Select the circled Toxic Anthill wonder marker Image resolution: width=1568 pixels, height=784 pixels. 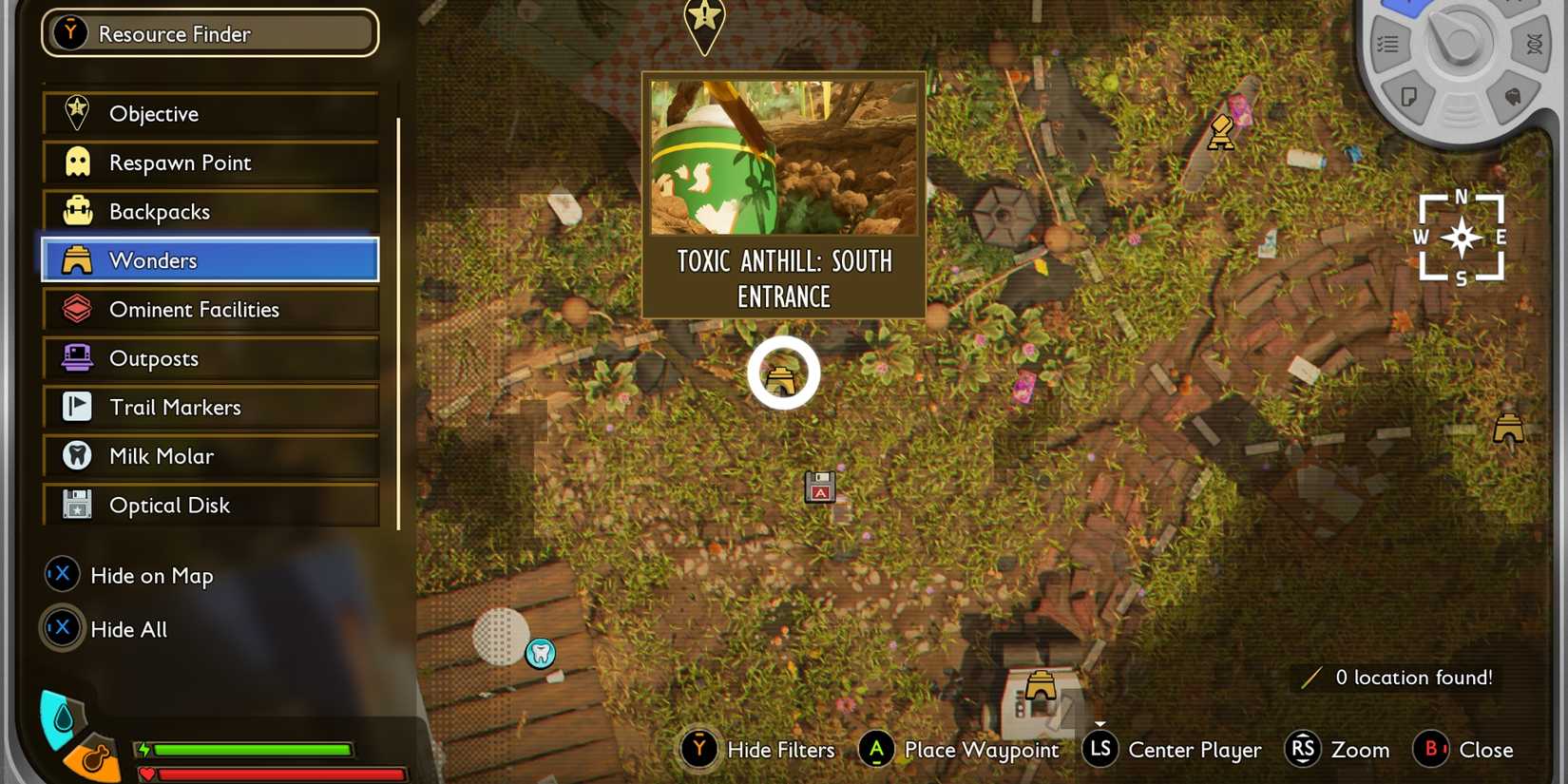pos(783,374)
